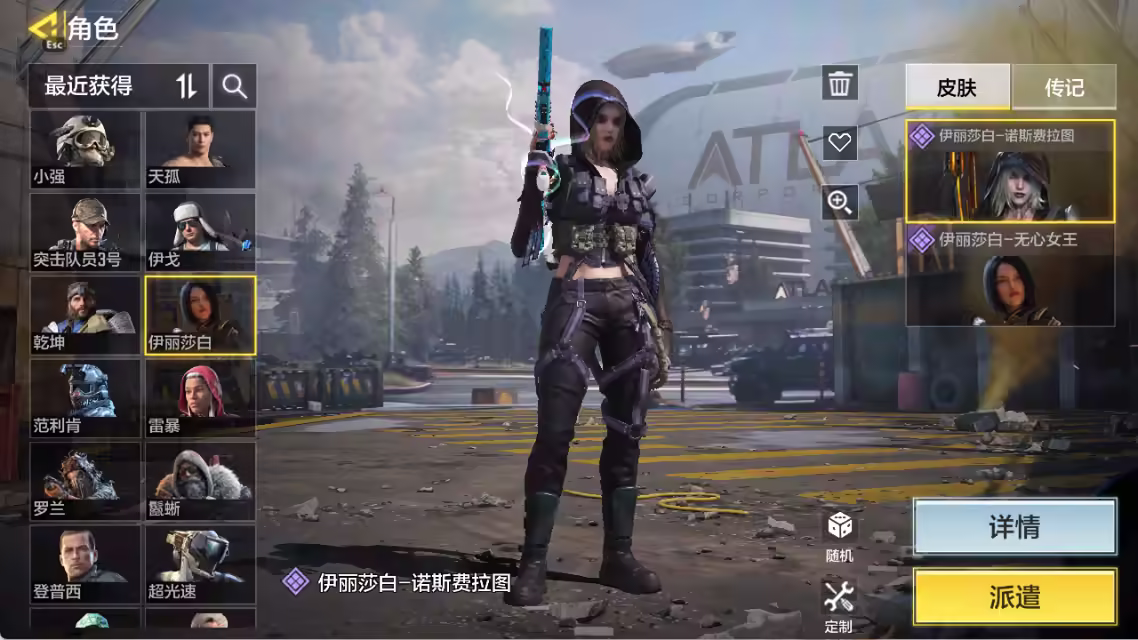Image resolution: width=1138 pixels, height=640 pixels.
Task: Open the 详情 details button
Action: pos(1014,527)
